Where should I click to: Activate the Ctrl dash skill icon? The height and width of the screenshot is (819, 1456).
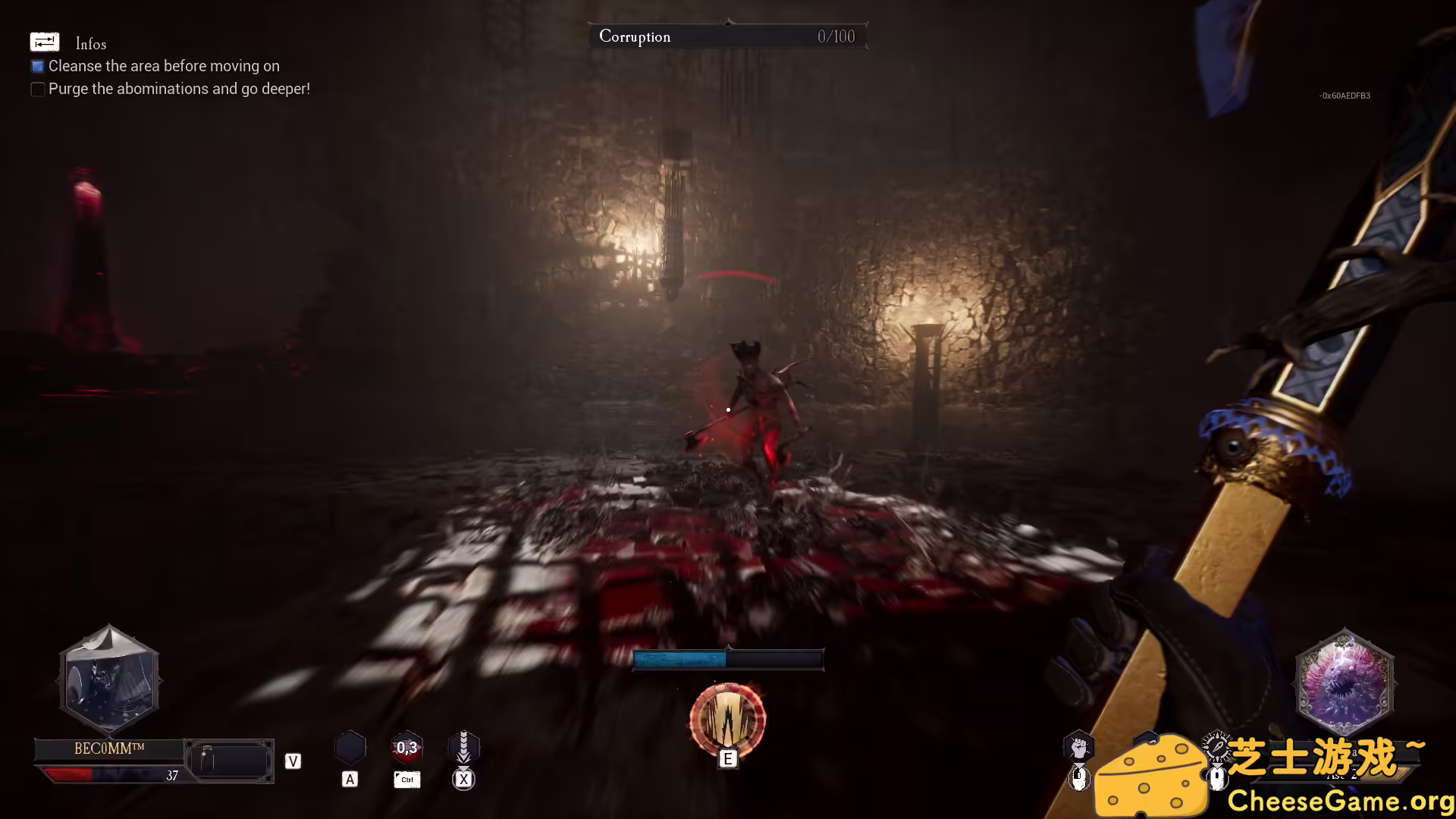[406, 748]
